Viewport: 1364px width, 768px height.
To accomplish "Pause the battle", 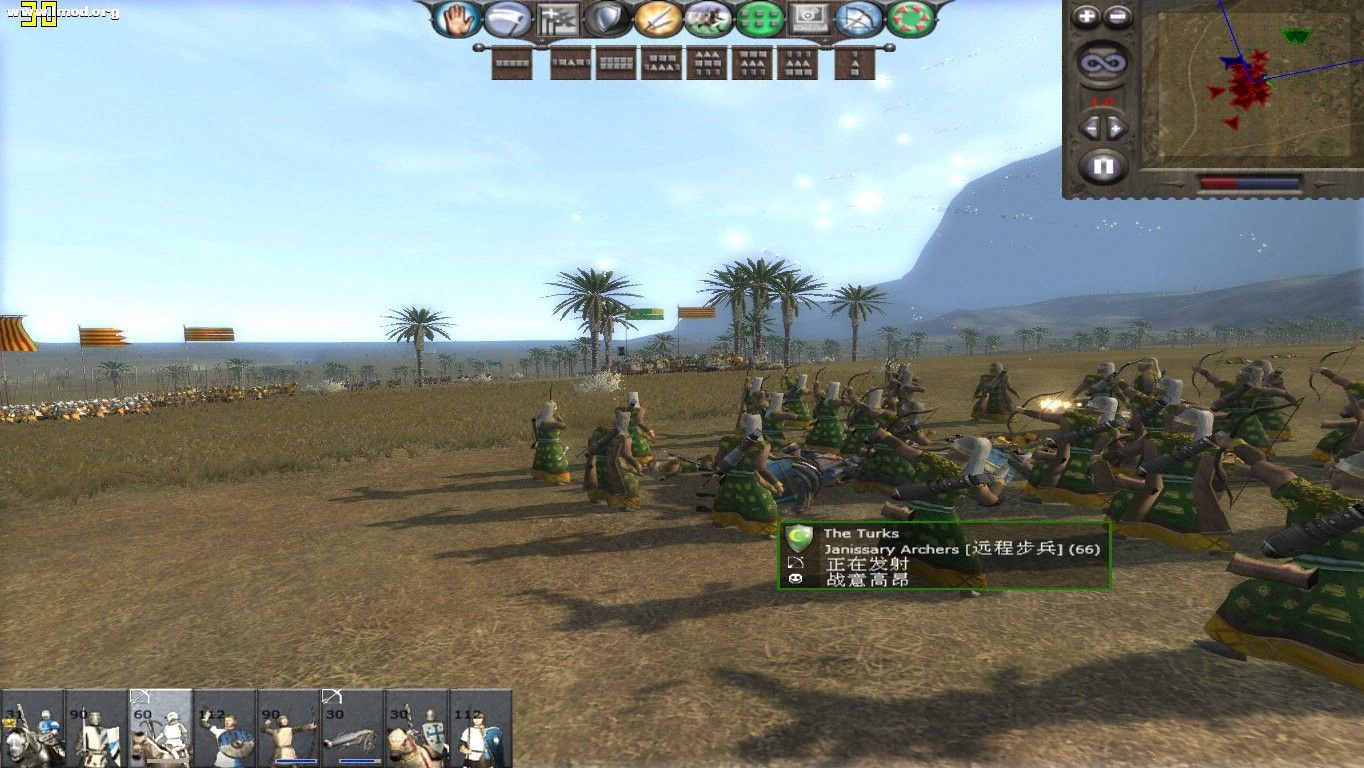I will (x=1103, y=167).
